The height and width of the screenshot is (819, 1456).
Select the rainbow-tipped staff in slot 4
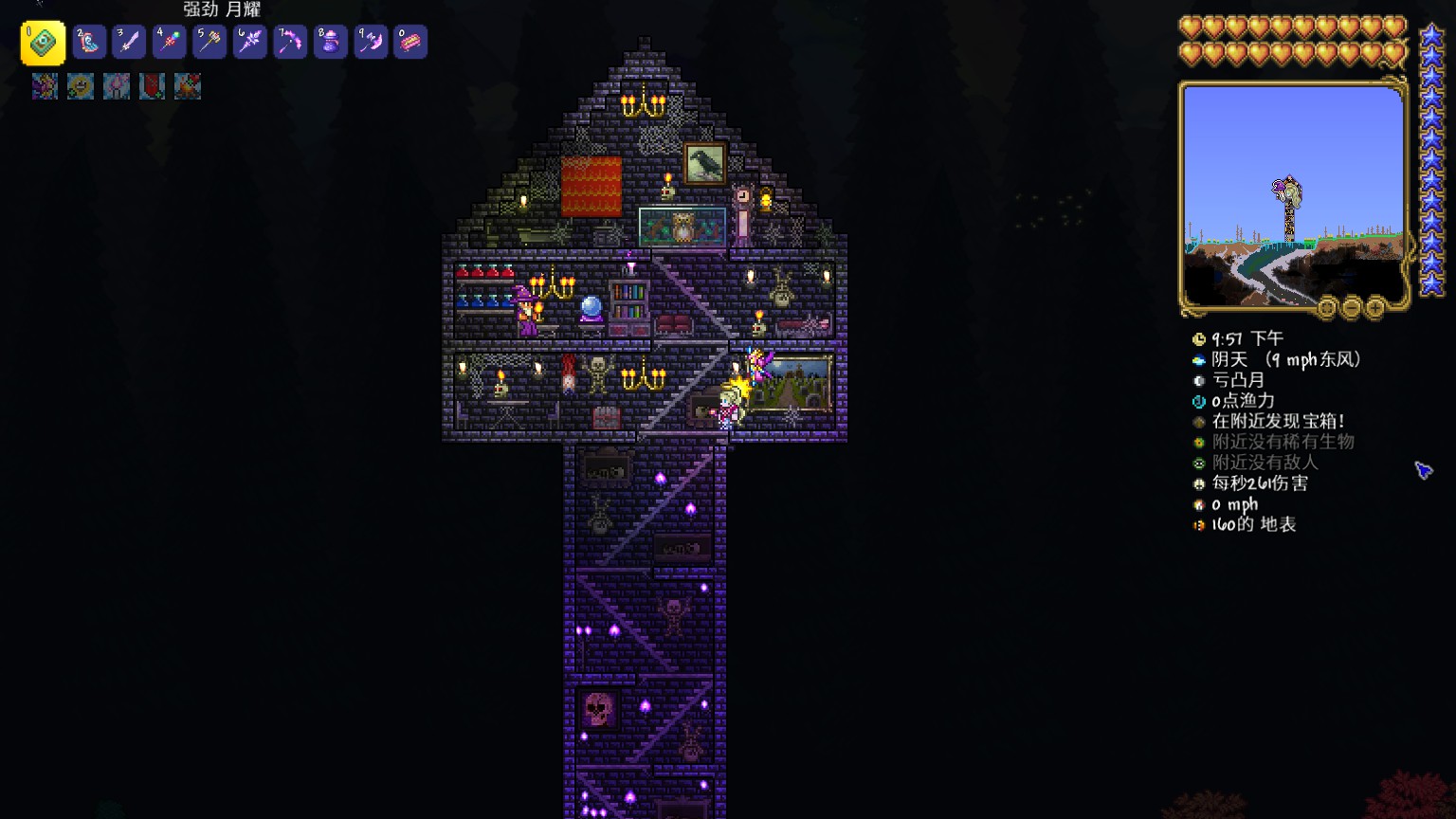tap(170, 42)
